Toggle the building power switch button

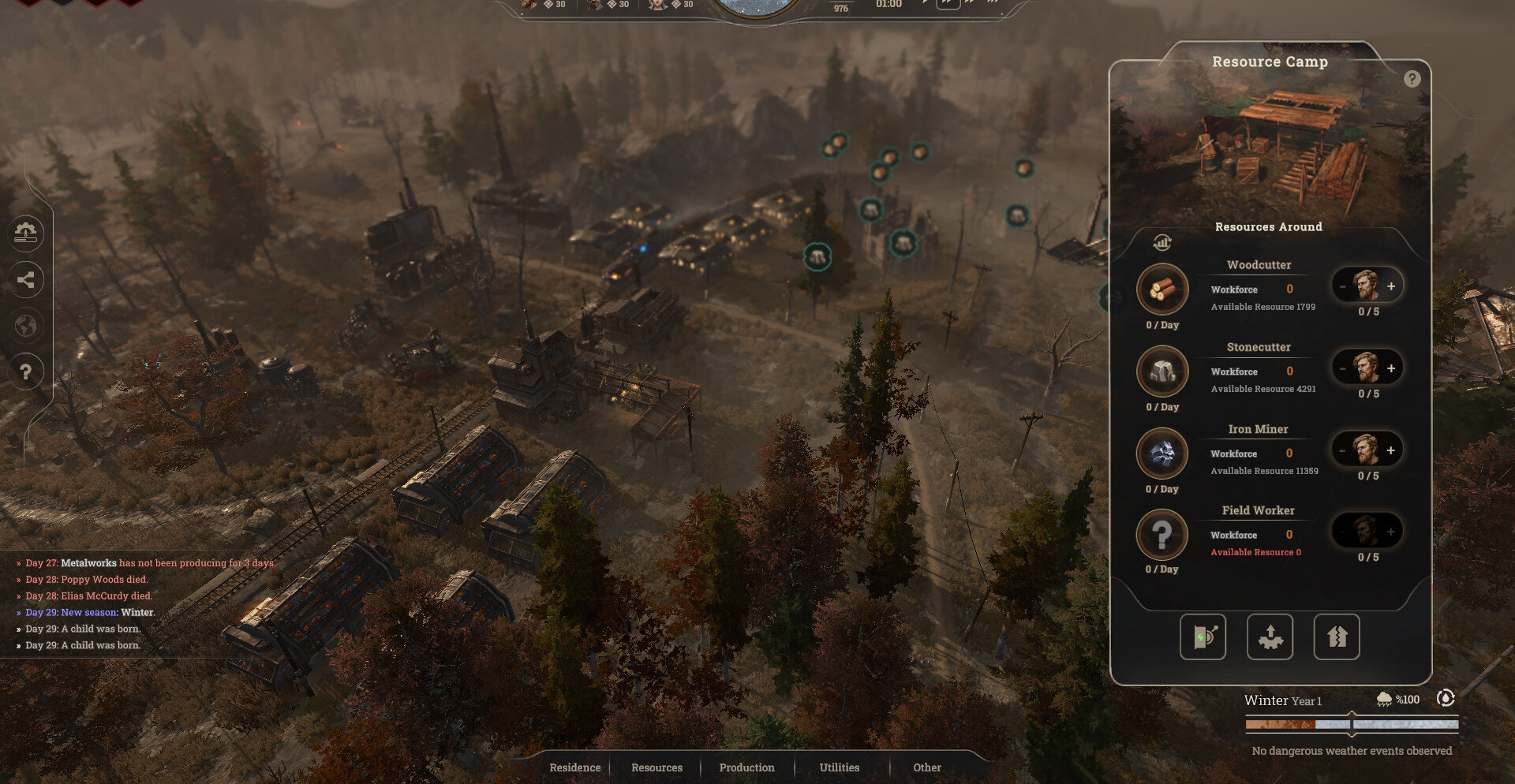1203,637
